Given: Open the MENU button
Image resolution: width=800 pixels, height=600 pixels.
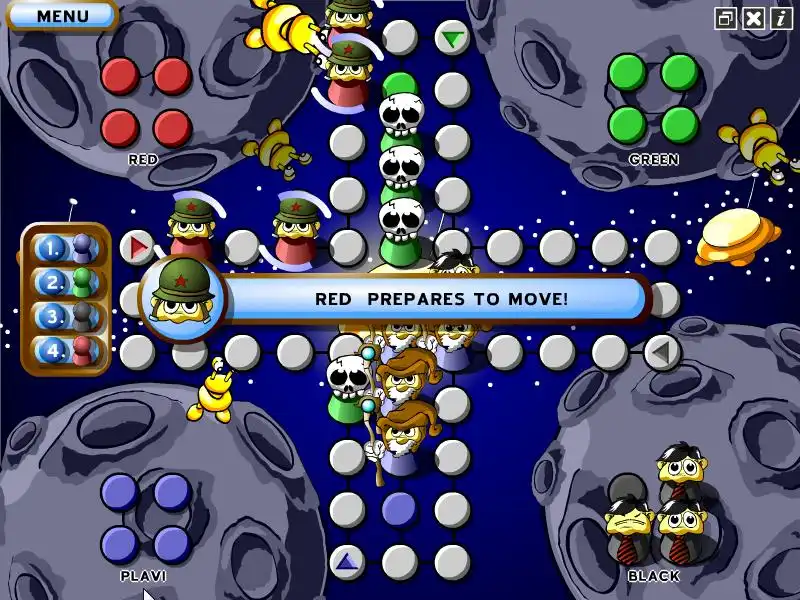Looking at the screenshot, I should click(x=62, y=15).
